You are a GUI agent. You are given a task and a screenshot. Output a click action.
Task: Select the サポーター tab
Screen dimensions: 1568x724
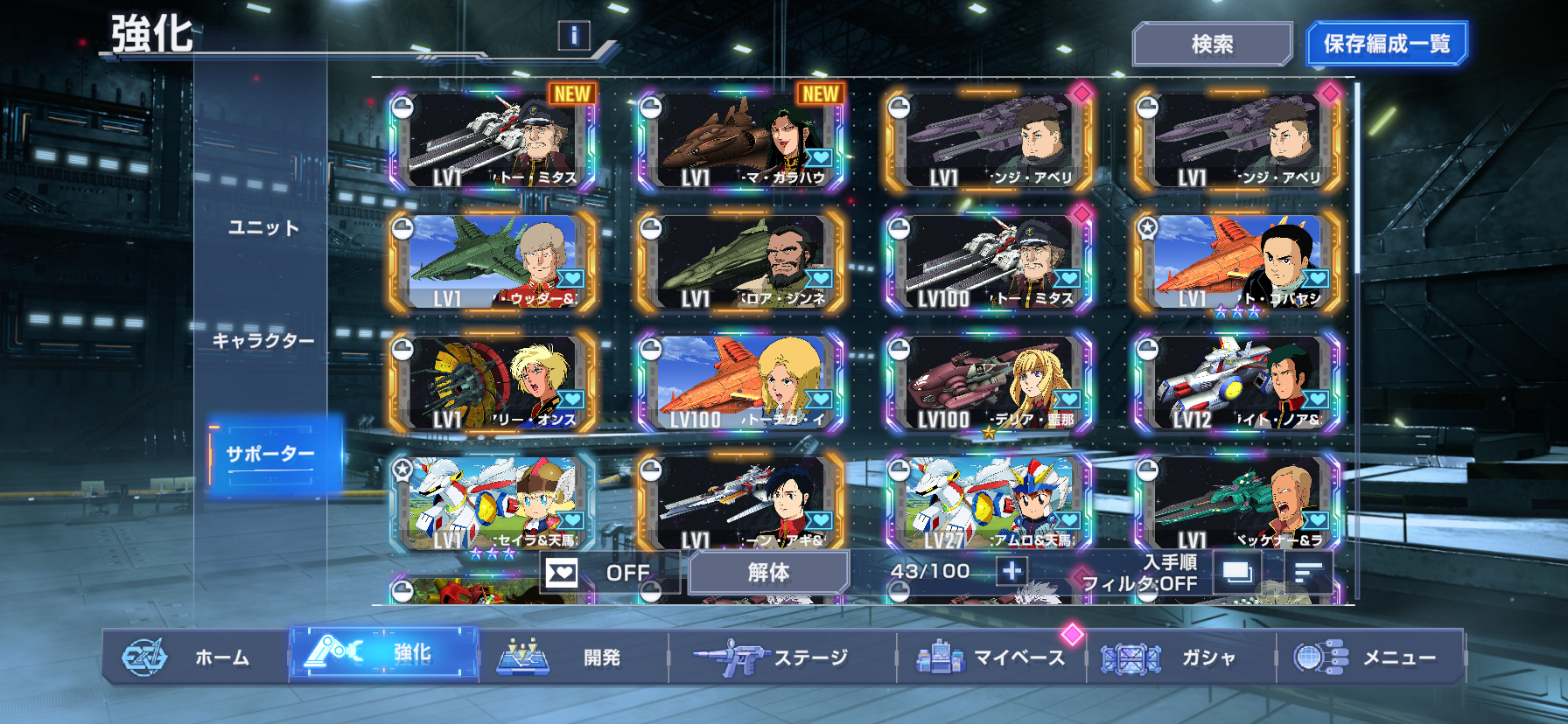click(270, 454)
